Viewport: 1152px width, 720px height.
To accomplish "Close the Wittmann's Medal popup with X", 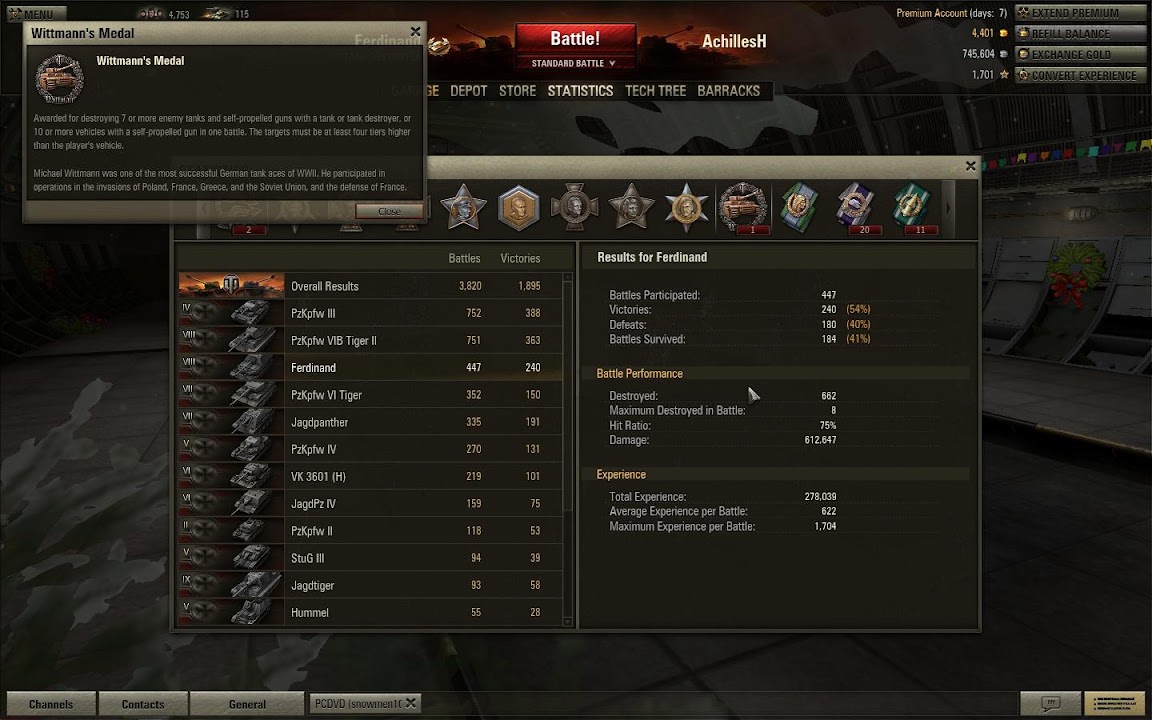I will point(416,32).
